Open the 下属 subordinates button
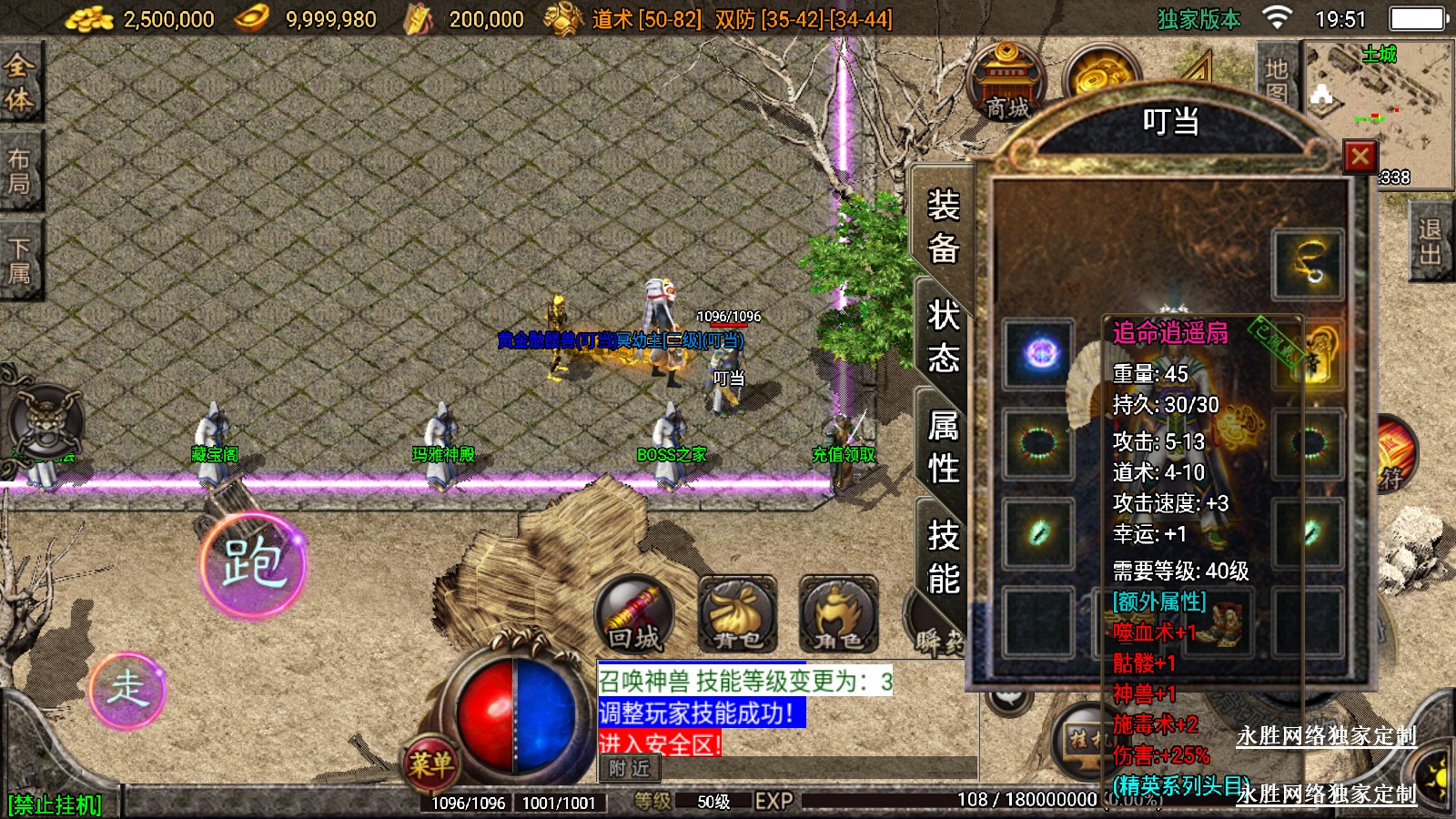 (x=19, y=260)
